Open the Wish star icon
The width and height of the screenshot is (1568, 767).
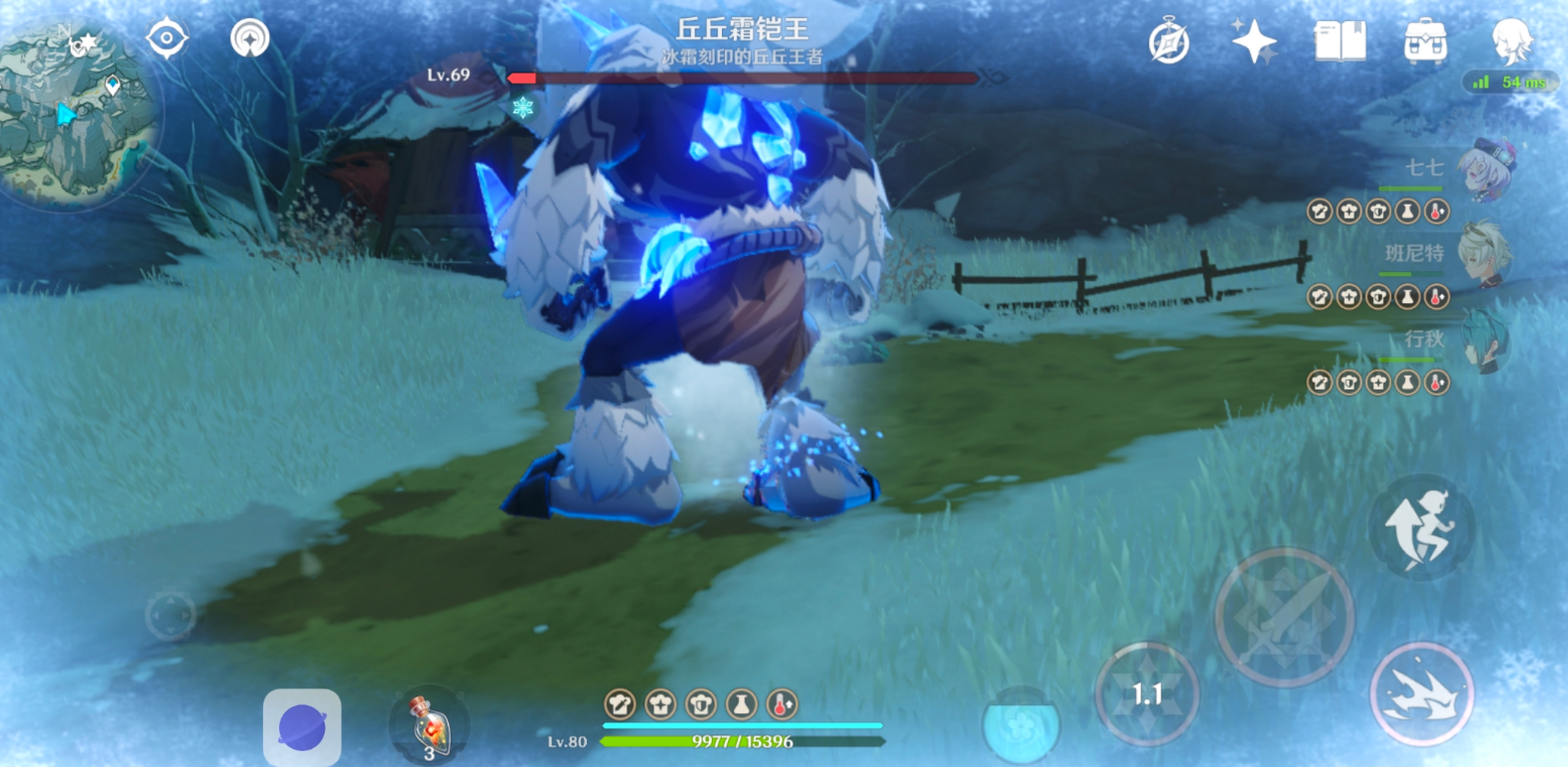[1253, 42]
